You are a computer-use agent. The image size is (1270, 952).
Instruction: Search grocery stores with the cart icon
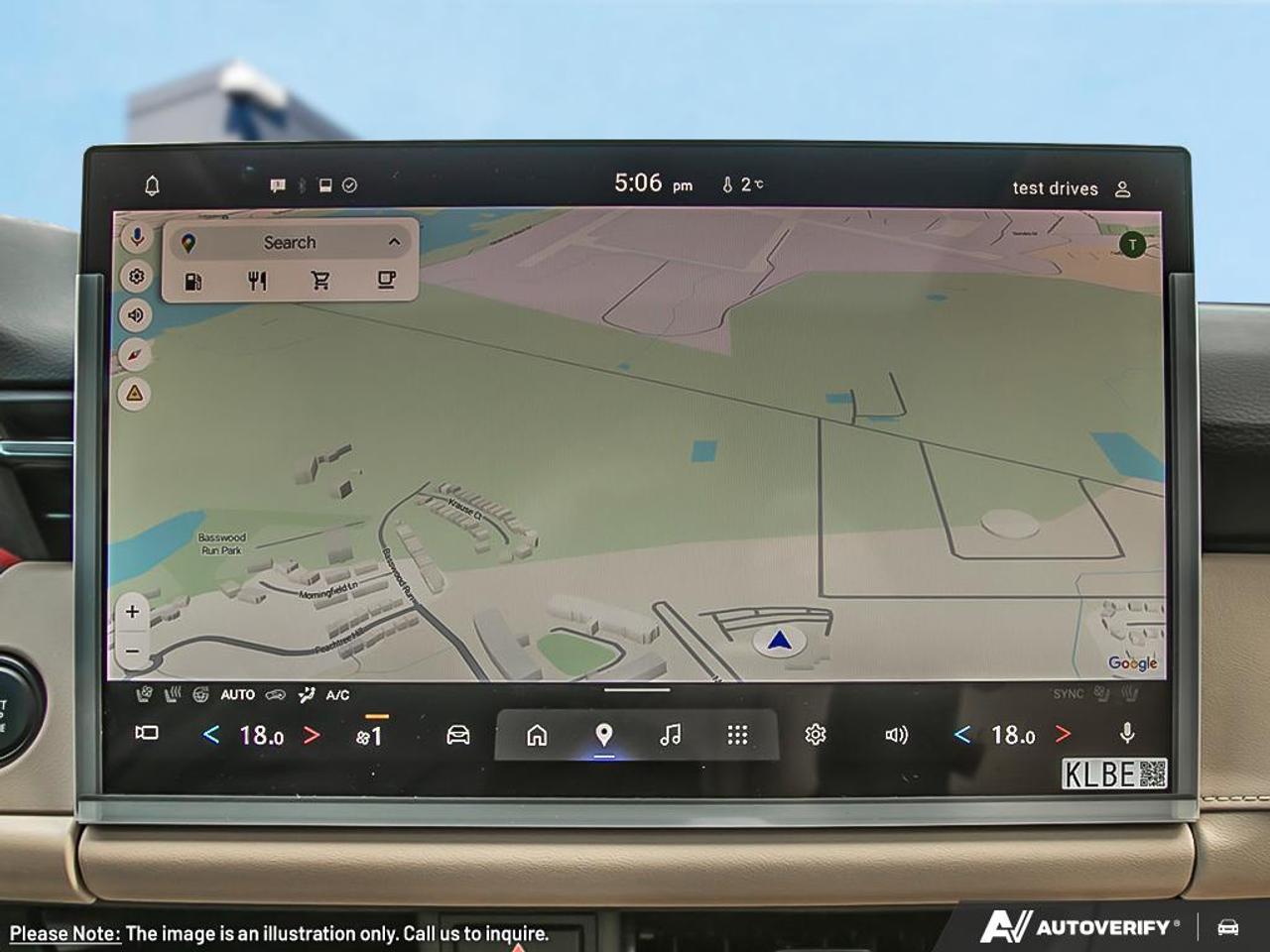(320, 281)
